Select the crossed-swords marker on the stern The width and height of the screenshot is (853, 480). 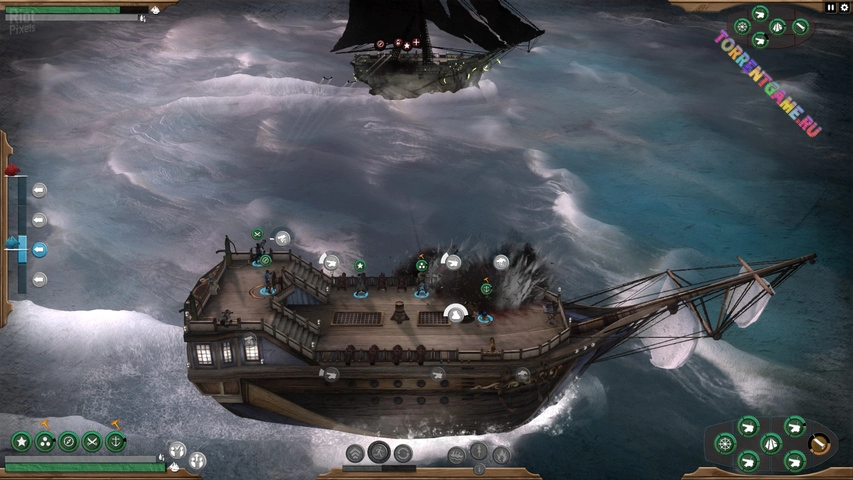click(x=257, y=234)
